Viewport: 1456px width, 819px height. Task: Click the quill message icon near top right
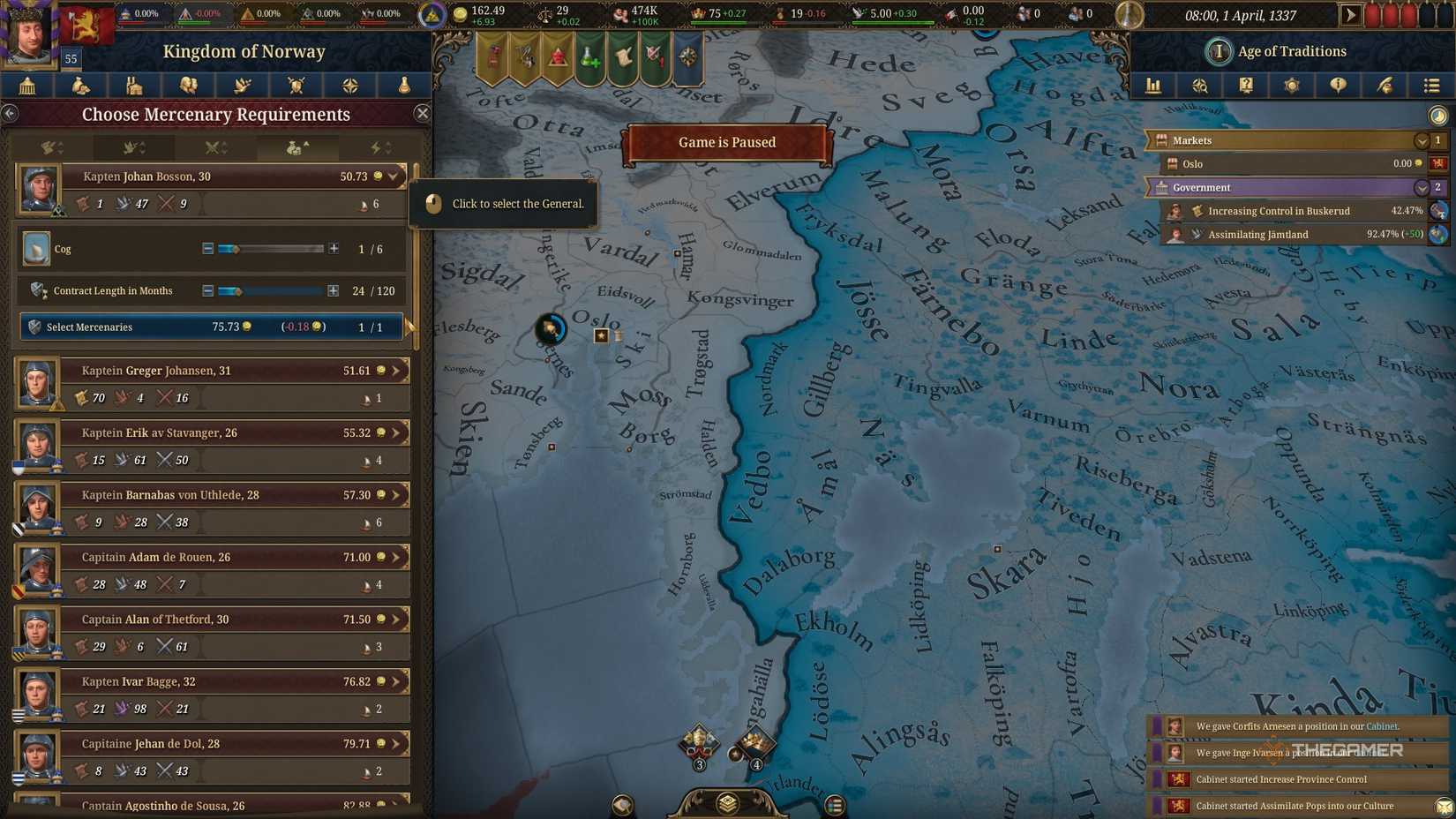[1384, 86]
